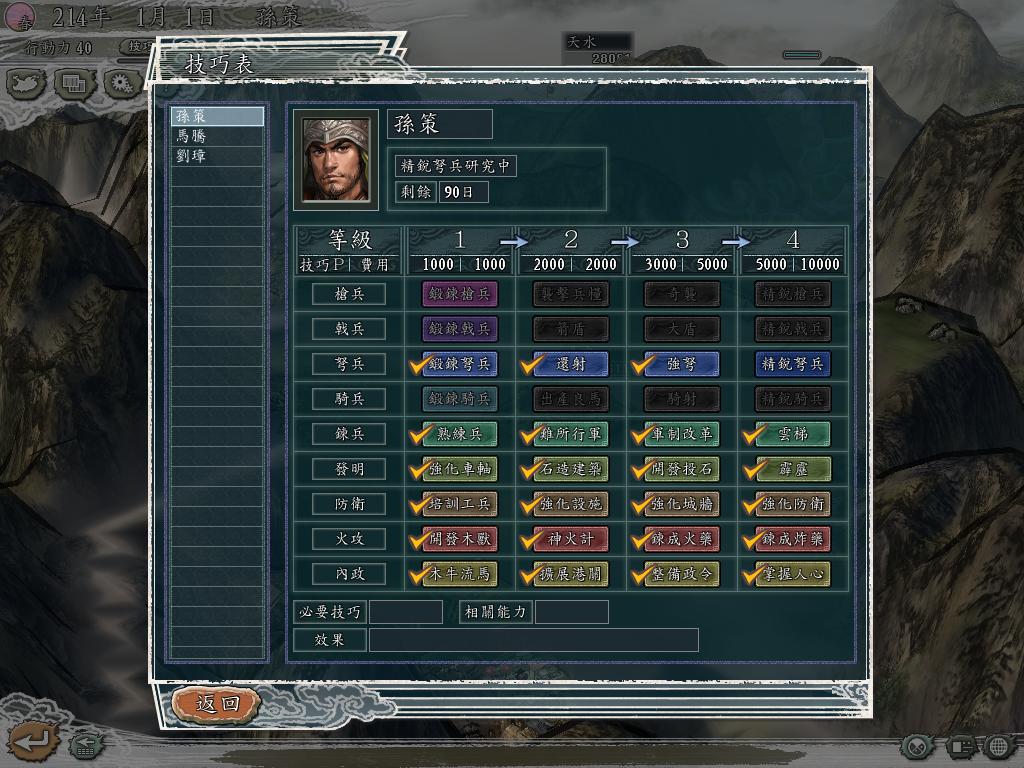The image size is (1024, 768).
Task: Click the 鍛鍊騎兵 technique
Action: [x=460, y=399]
